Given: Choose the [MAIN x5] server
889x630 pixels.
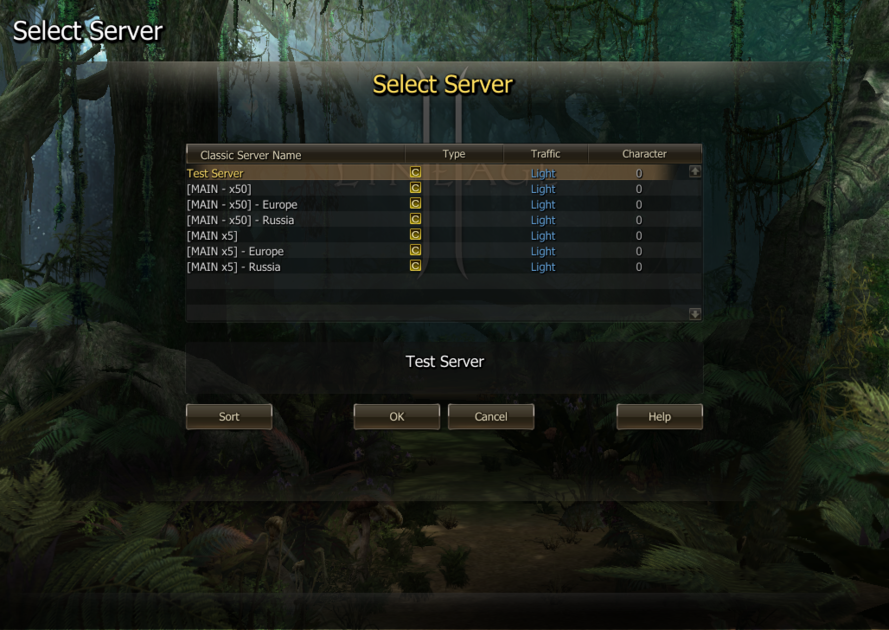Looking at the screenshot, I should (x=212, y=236).
